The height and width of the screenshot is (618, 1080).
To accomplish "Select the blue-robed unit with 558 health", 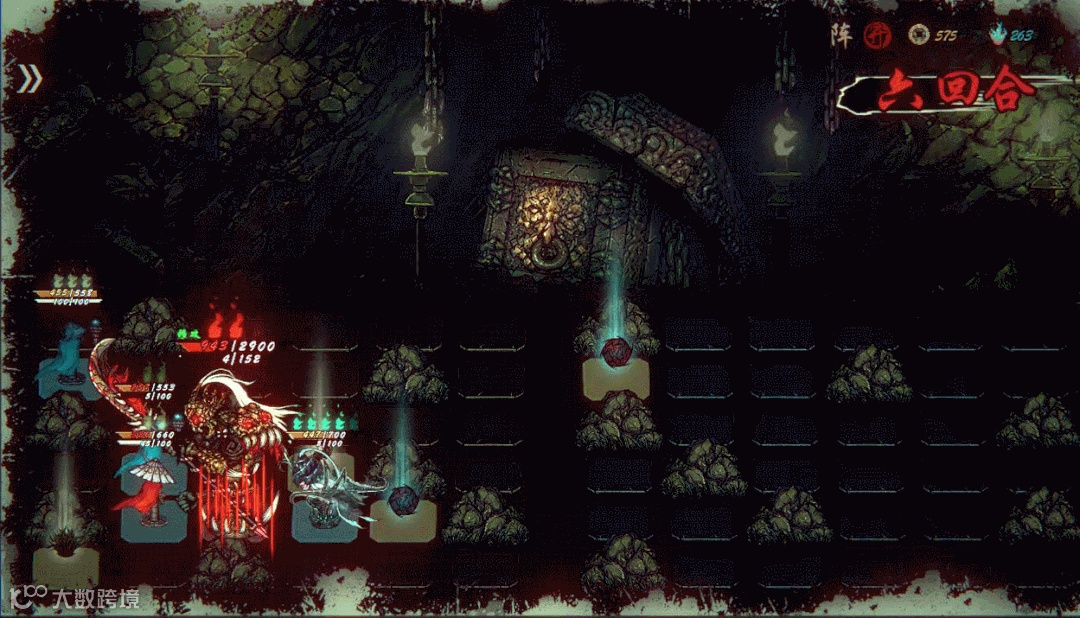I will pyautogui.click(x=66, y=355).
